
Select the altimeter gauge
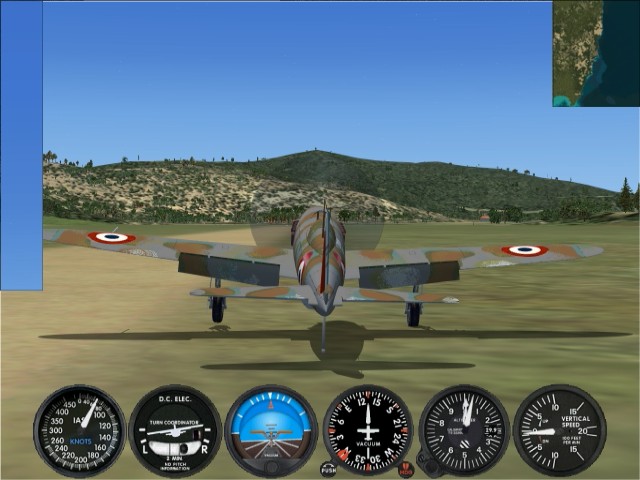click(464, 430)
